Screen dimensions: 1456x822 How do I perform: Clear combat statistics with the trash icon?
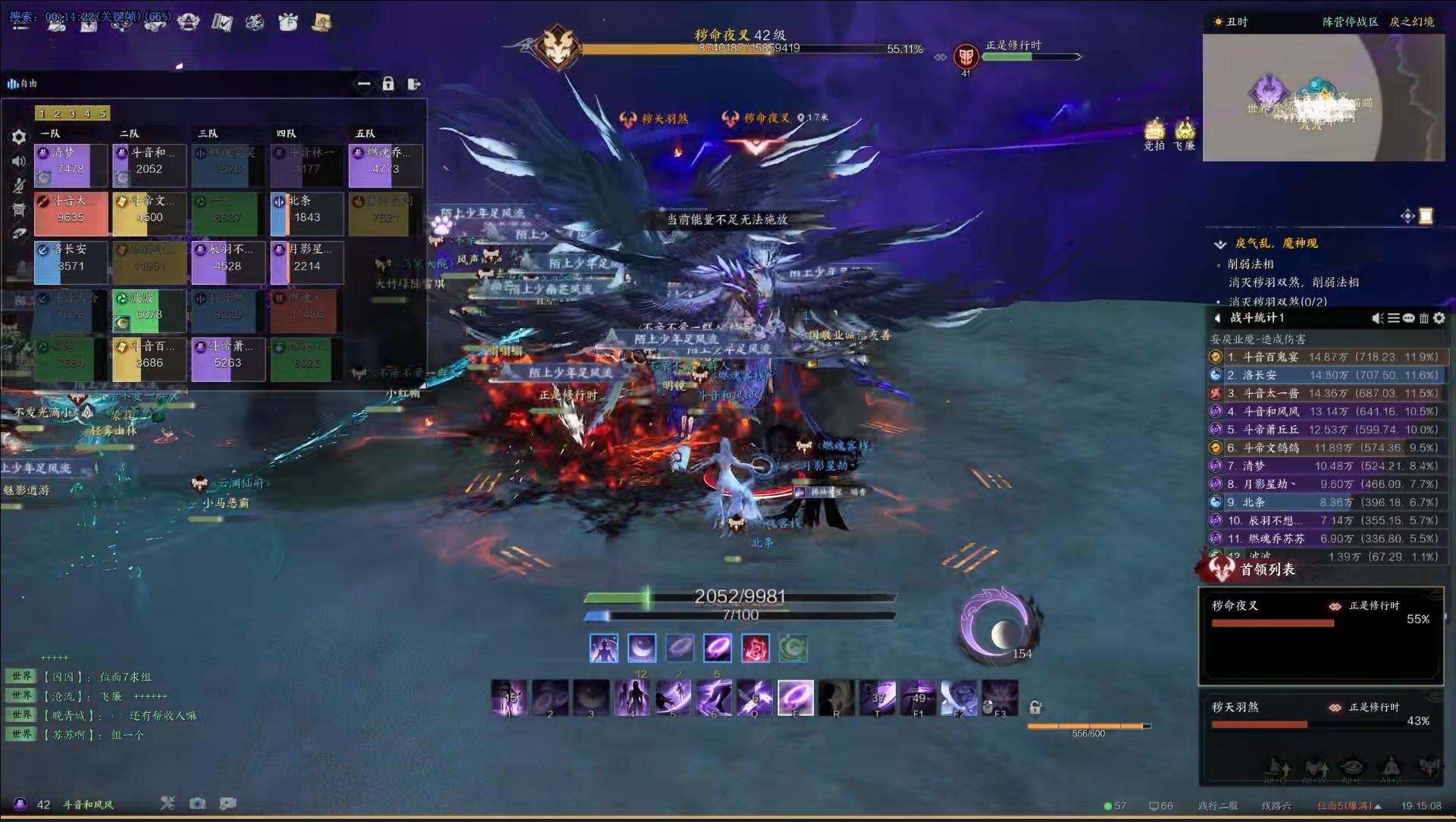[x=1424, y=318]
